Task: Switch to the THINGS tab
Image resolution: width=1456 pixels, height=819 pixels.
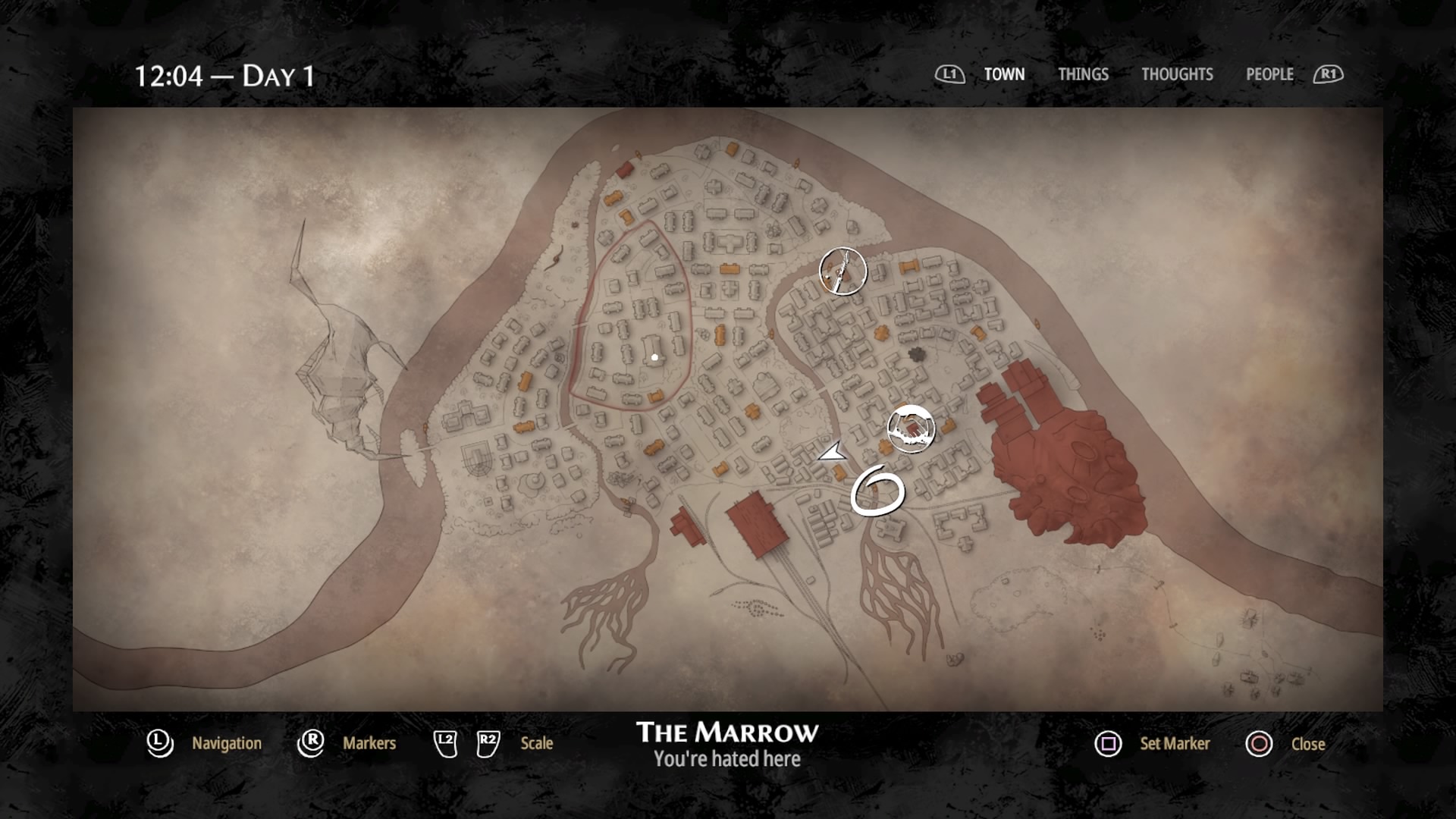Action: 1083,74
